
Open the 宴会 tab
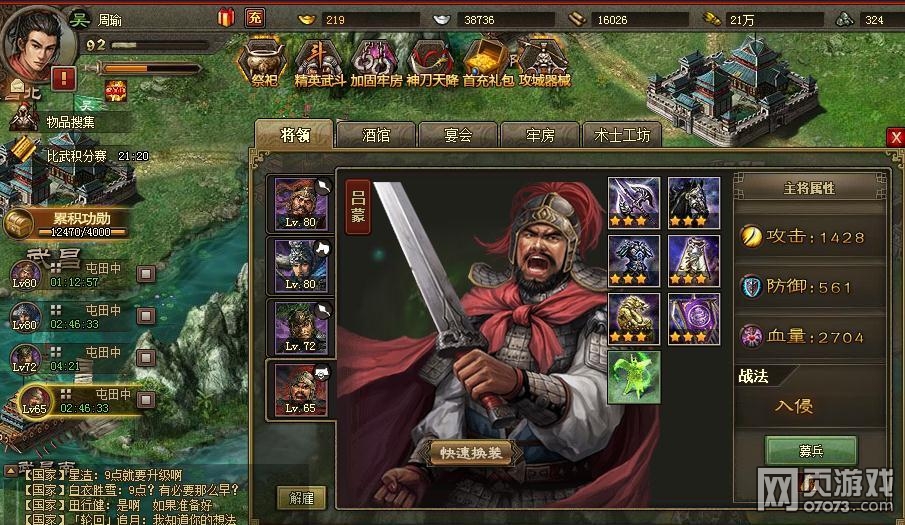[x=458, y=135]
